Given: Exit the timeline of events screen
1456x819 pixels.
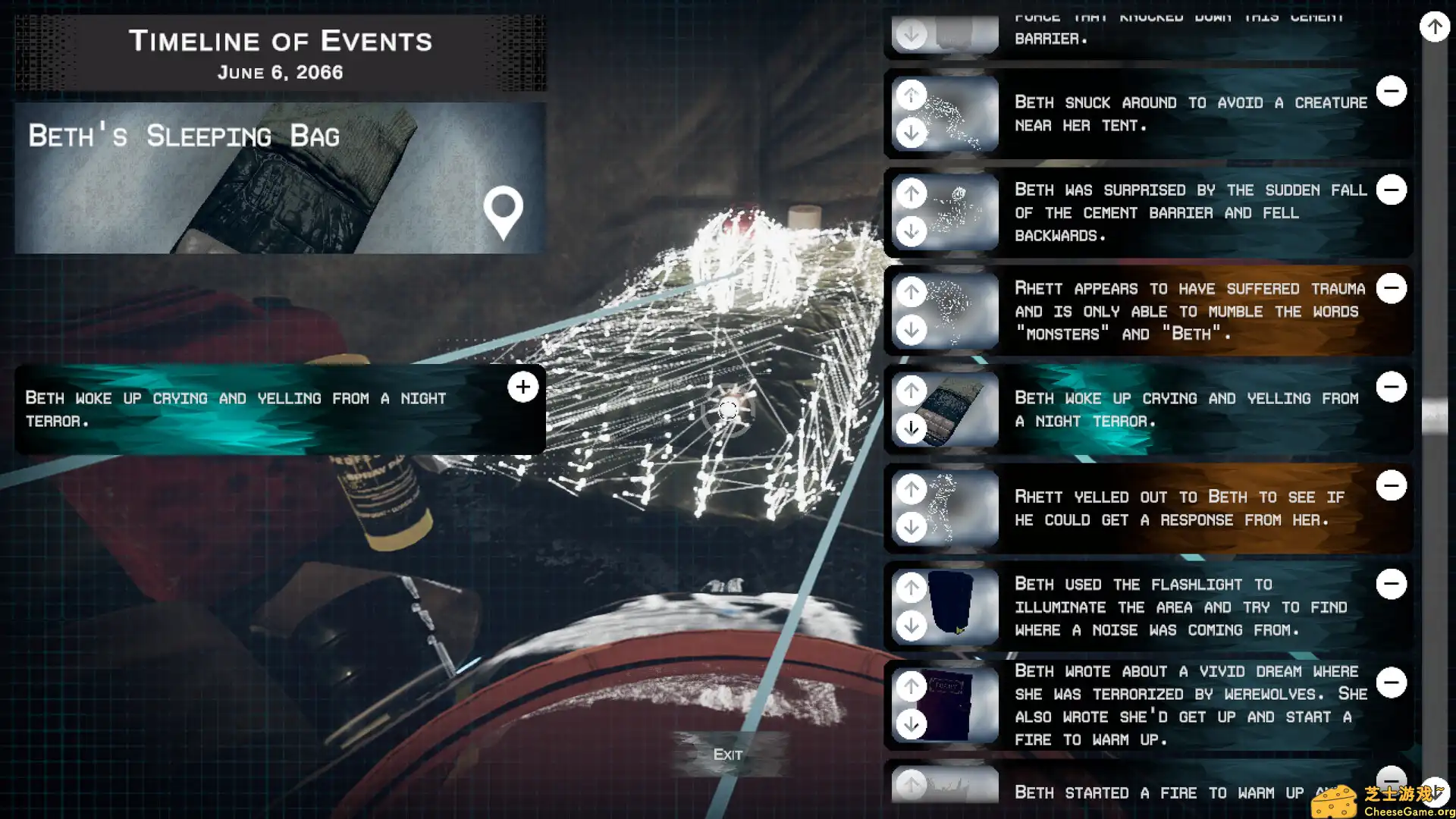Looking at the screenshot, I should point(727,754).
